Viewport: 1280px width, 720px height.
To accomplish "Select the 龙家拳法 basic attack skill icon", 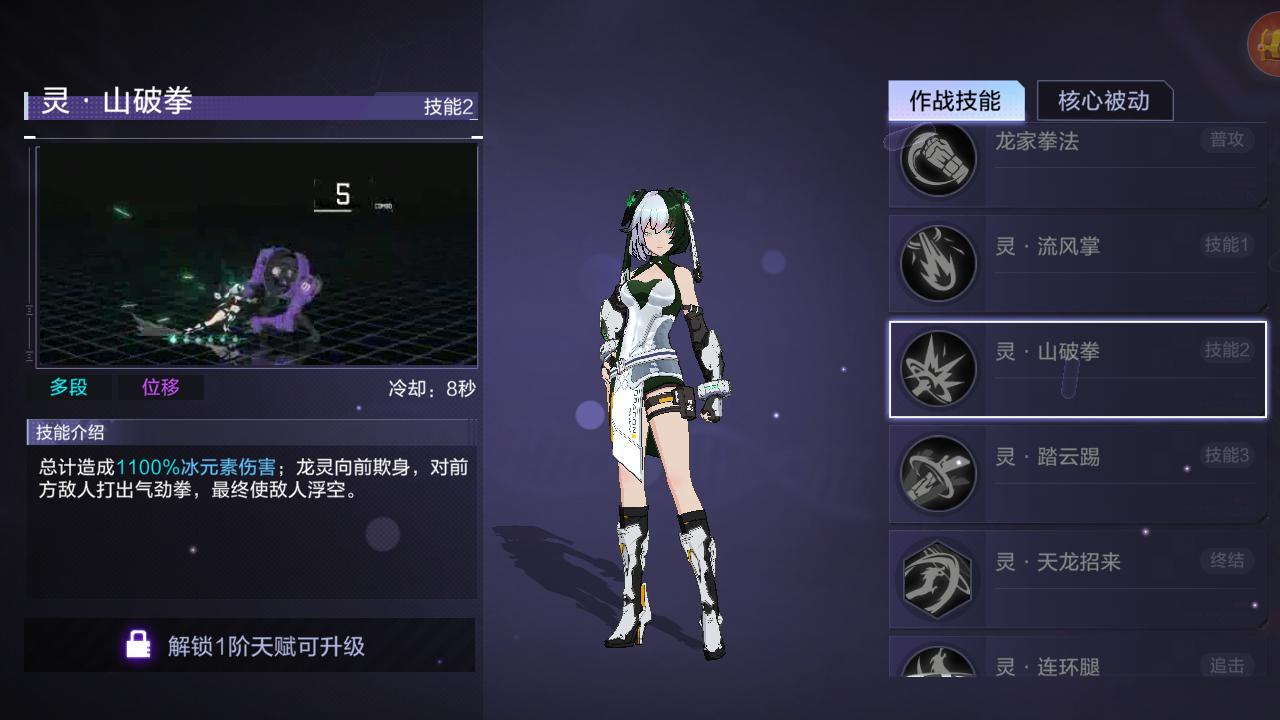I will pos(938,160).
